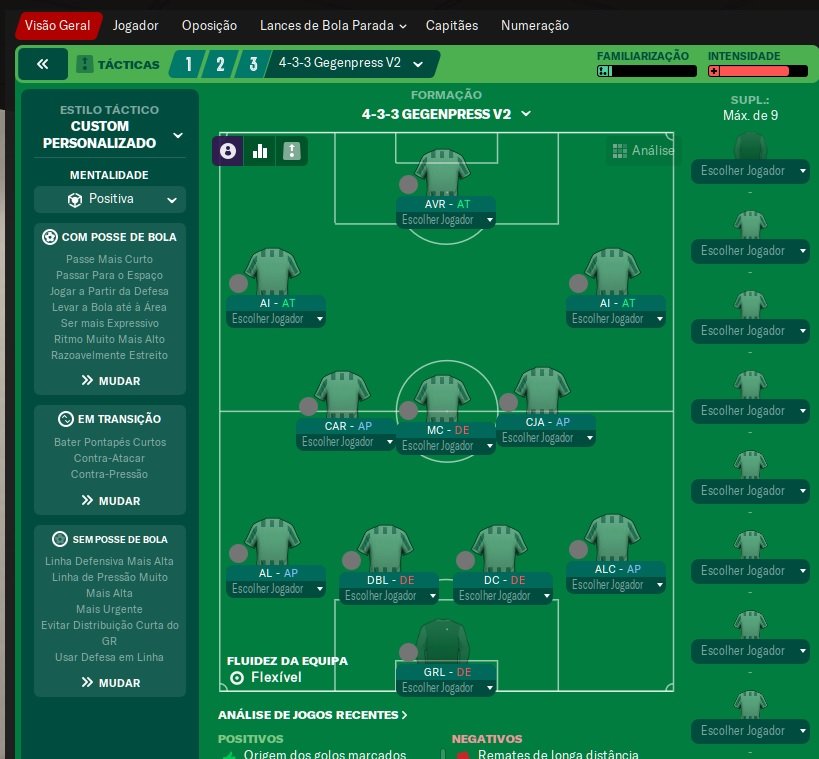Open the Análise pitch view
The image size is (819, 759).
pos(643,151)
